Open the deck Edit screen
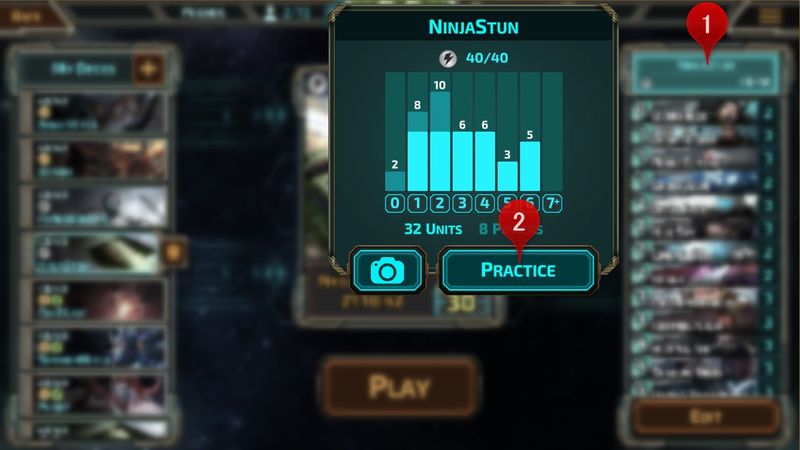Viewport: 800px width, 450px height. click(x=705, y=414)
